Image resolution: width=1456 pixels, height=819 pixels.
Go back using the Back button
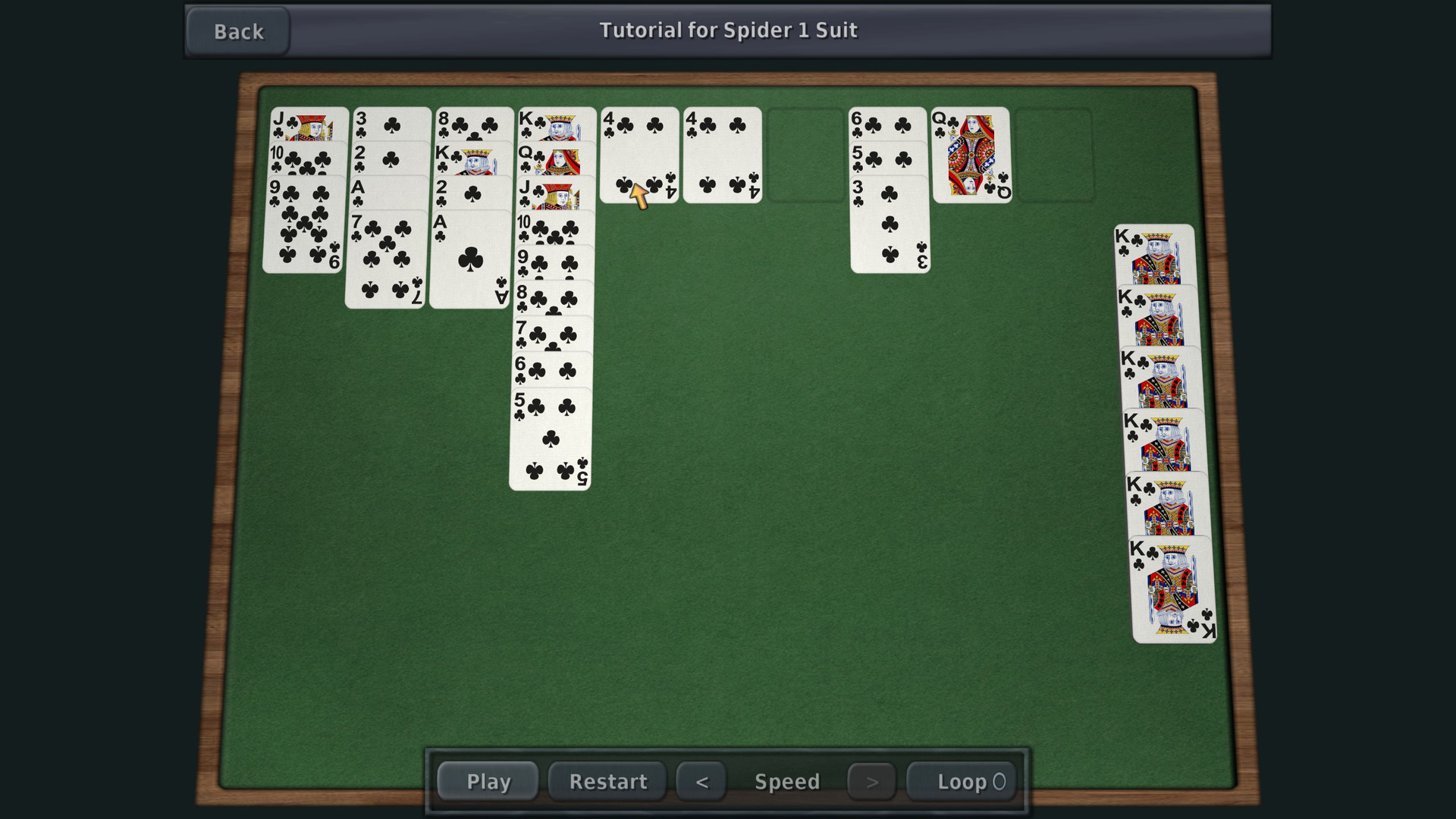[x=237, y=31]
